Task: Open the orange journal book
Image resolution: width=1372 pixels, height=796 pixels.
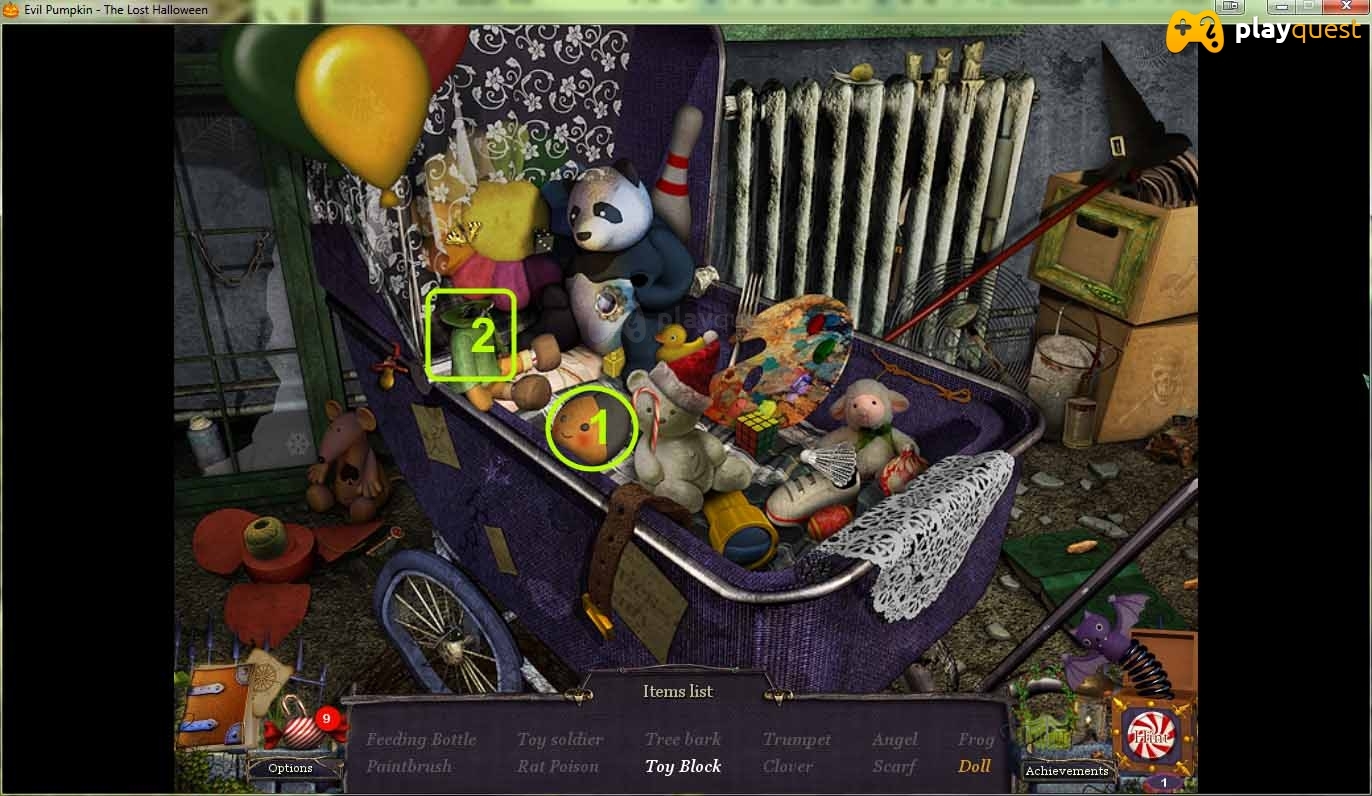Action: 213,706
